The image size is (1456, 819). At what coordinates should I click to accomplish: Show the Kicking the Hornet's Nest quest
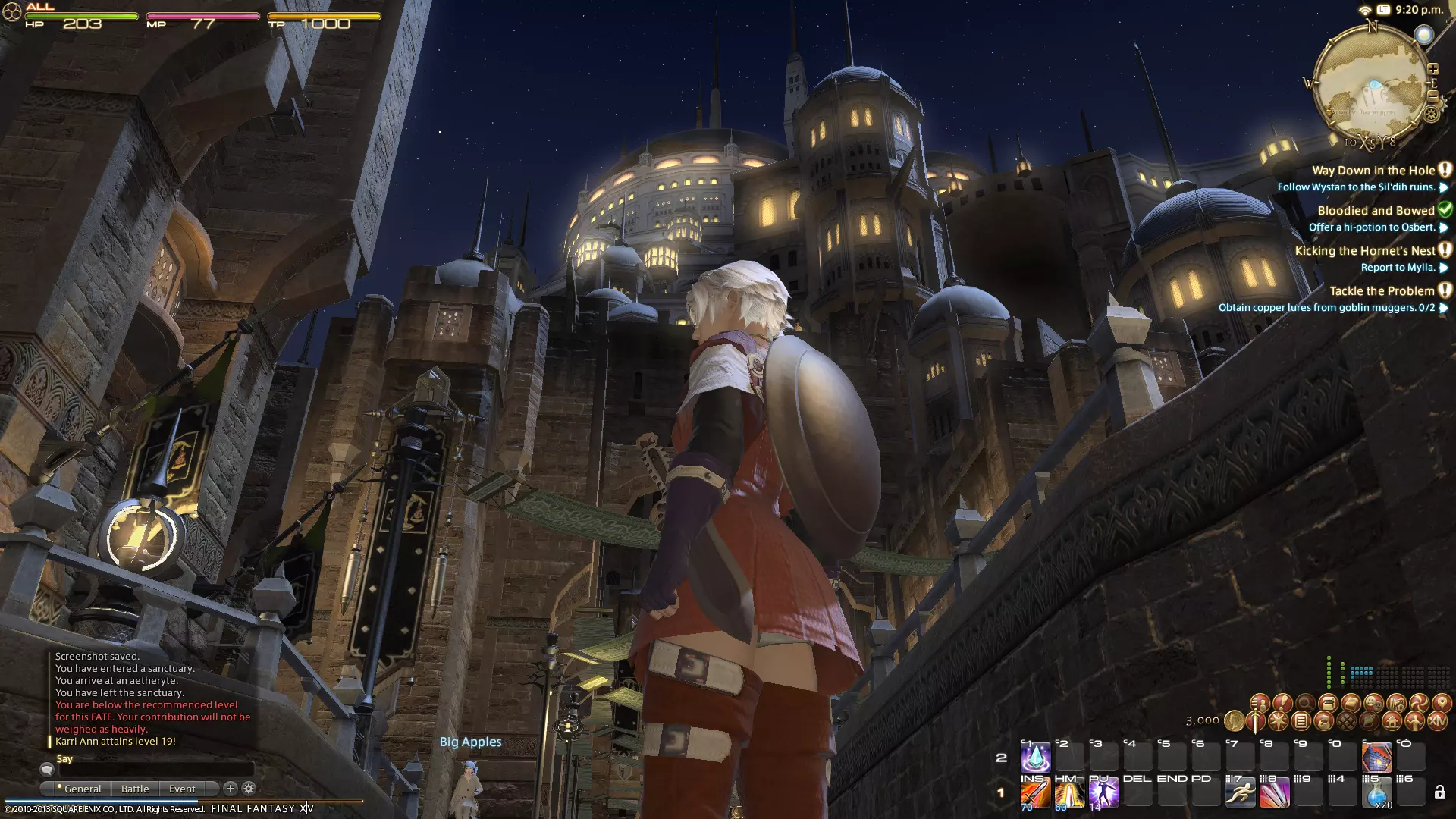[1365, 251]
